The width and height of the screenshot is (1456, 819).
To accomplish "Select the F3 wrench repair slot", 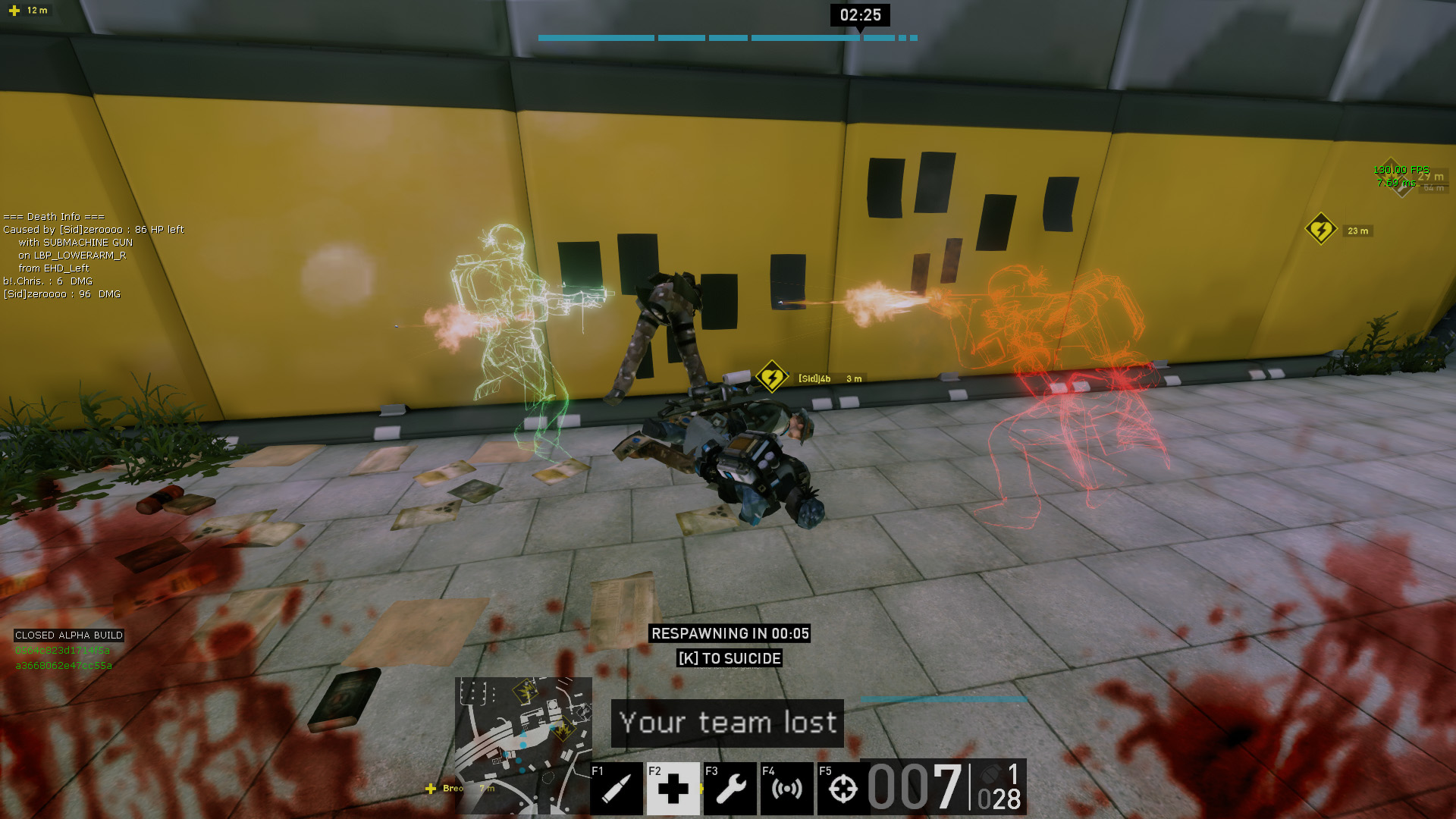I will click(730, 789).
